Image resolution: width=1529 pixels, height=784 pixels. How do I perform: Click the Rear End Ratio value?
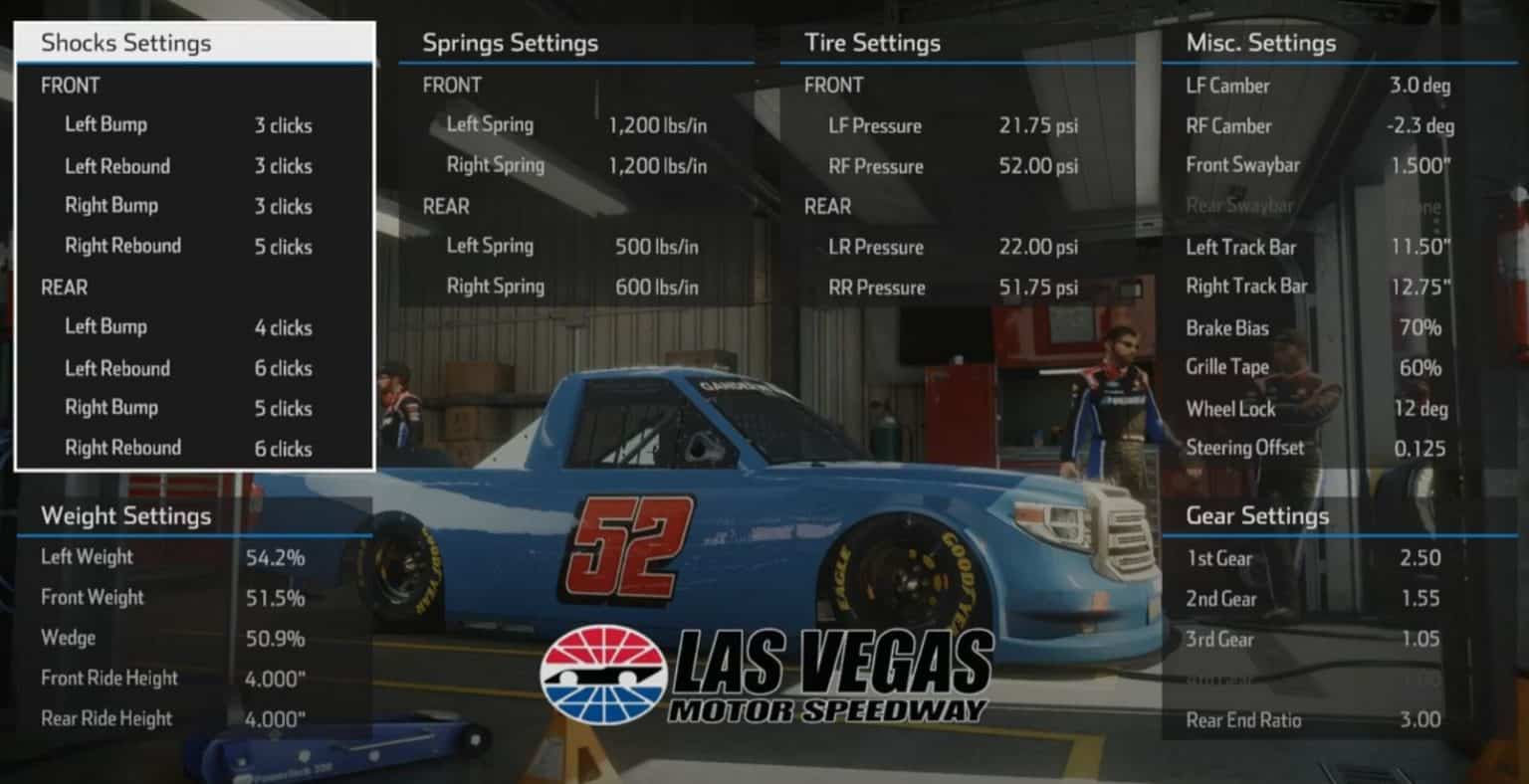pos(1420,719)
